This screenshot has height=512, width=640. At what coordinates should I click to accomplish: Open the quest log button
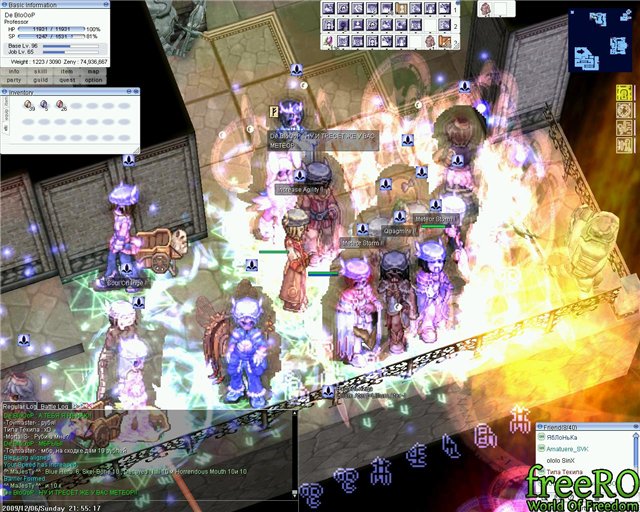[x=68, y=80]
